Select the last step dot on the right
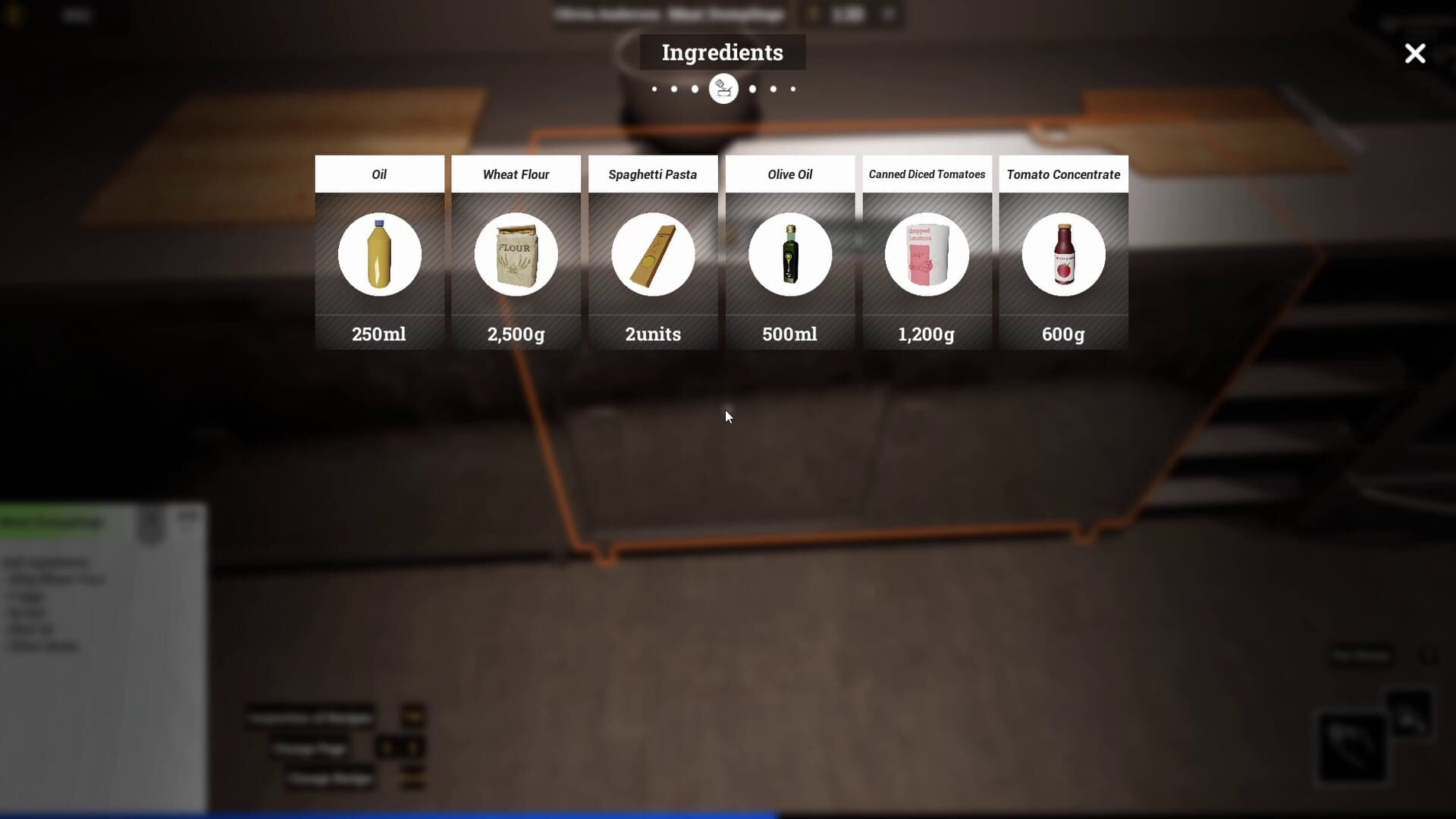The image size is (1456, 819). point(792,89)
